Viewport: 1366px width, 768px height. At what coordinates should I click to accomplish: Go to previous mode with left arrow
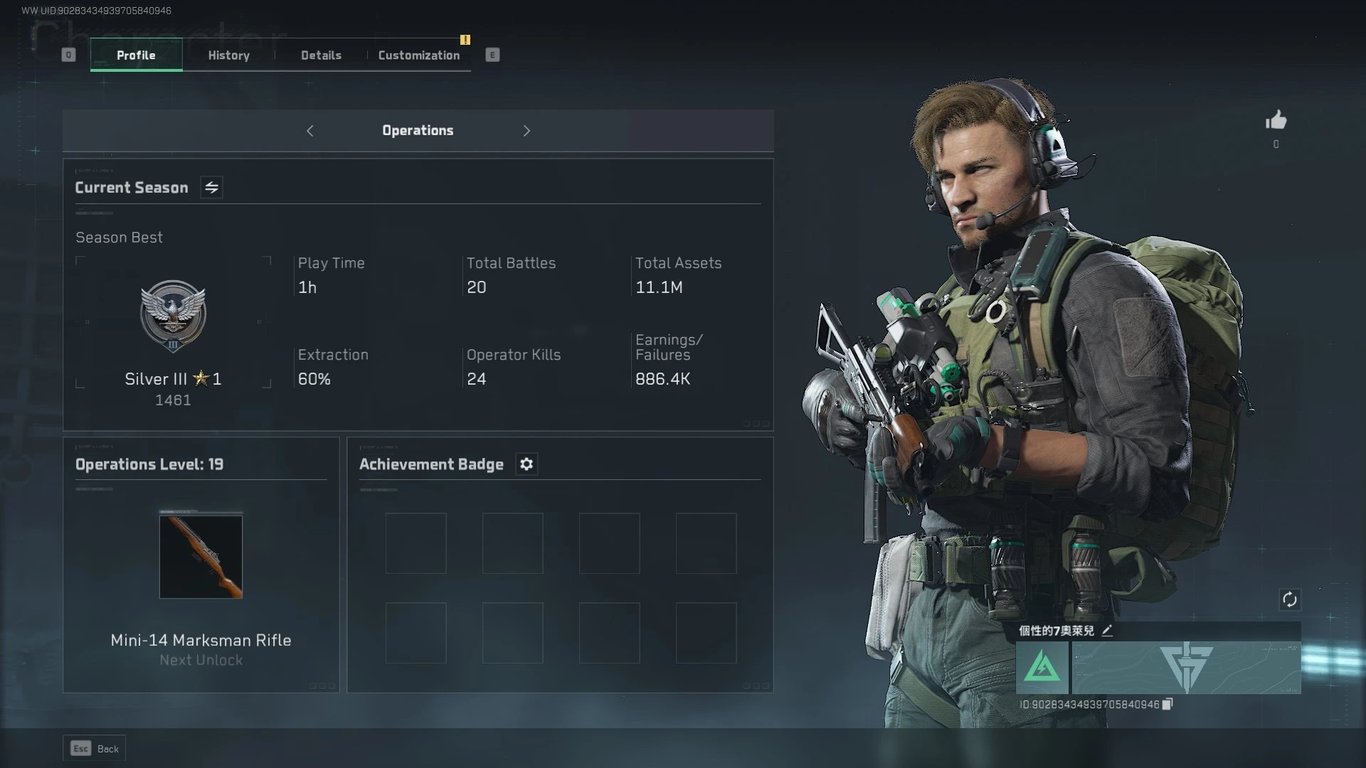coord(310,131)
